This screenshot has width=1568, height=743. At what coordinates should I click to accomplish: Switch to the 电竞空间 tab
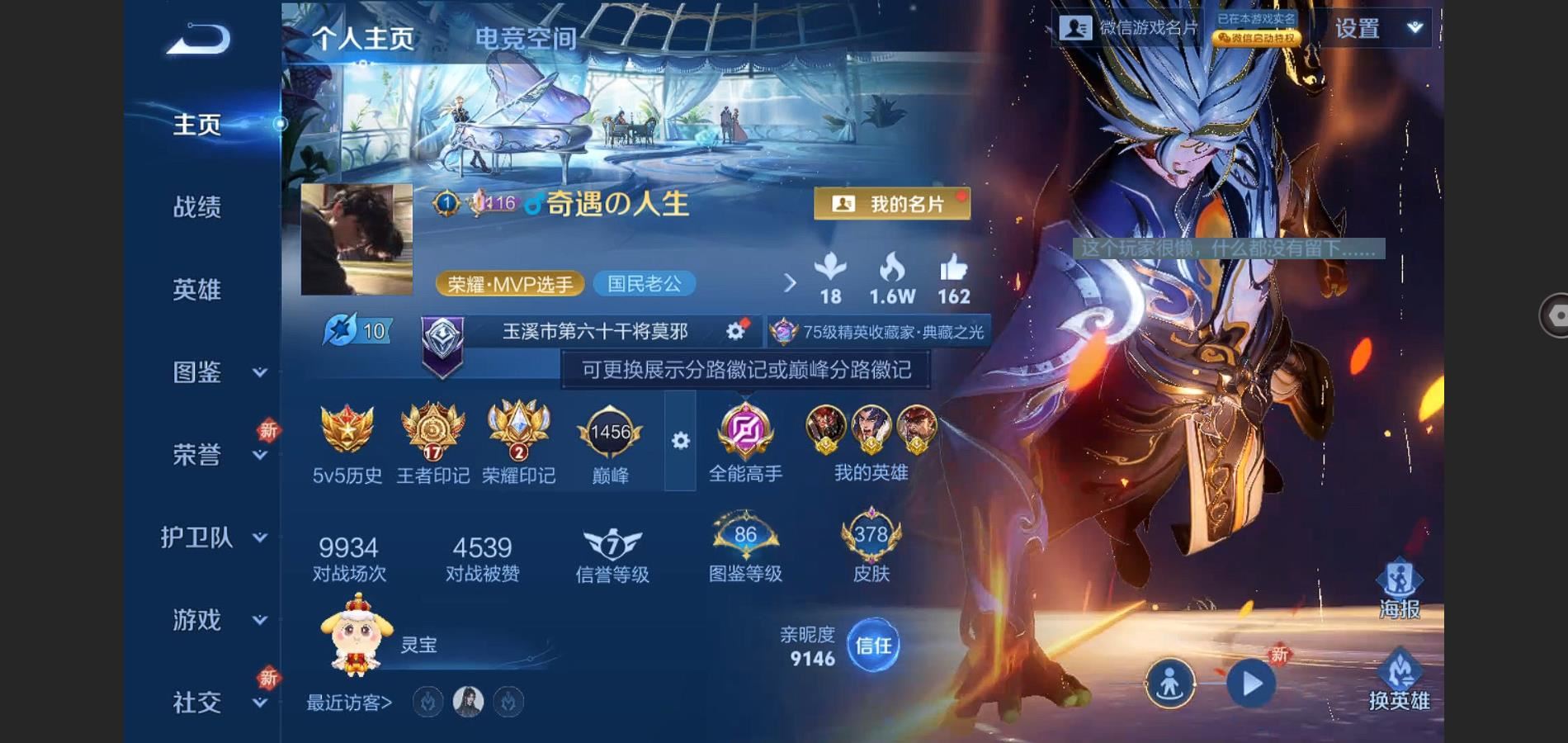click(526, 37)
